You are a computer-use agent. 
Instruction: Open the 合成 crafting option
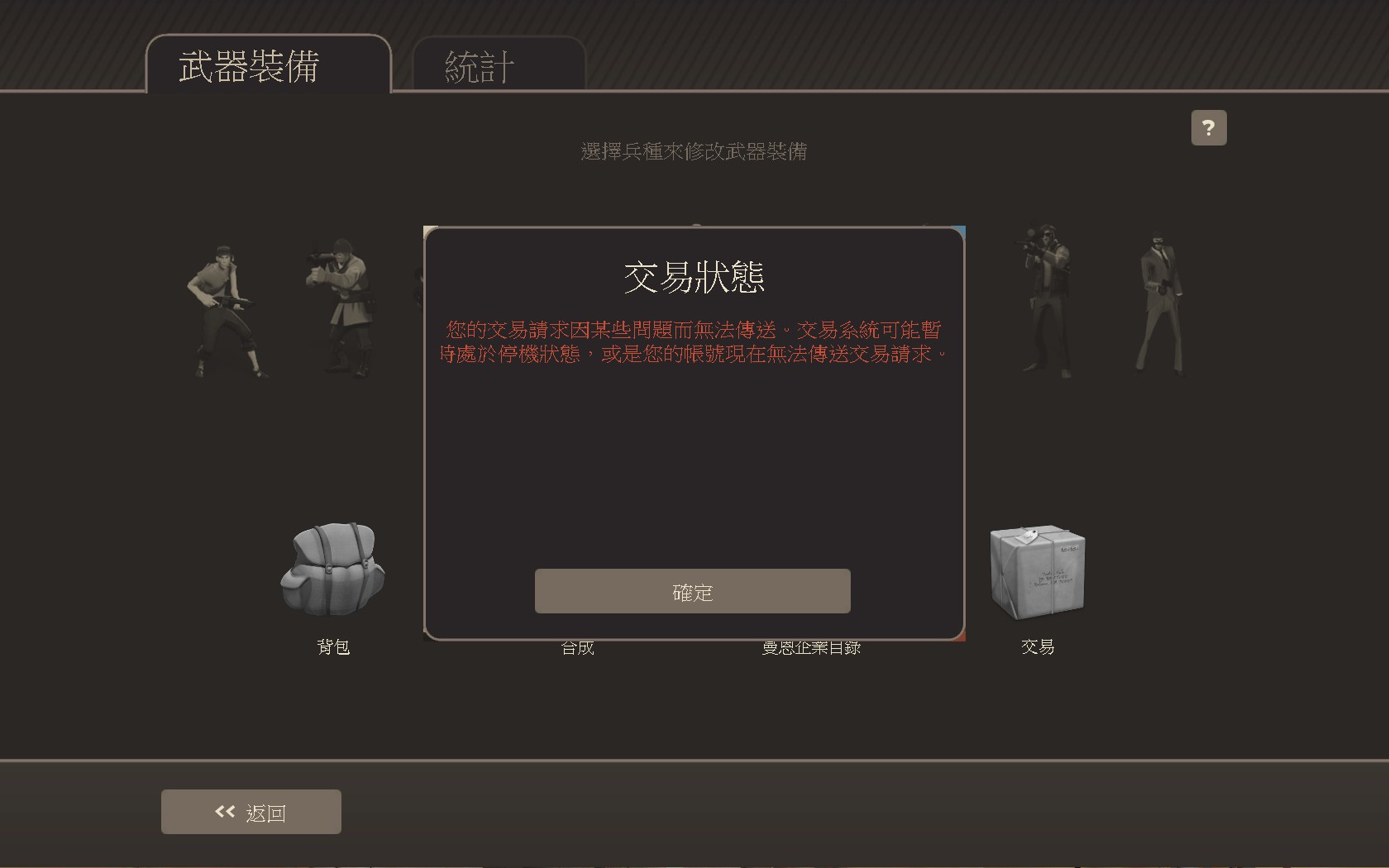tap(577, 649)
